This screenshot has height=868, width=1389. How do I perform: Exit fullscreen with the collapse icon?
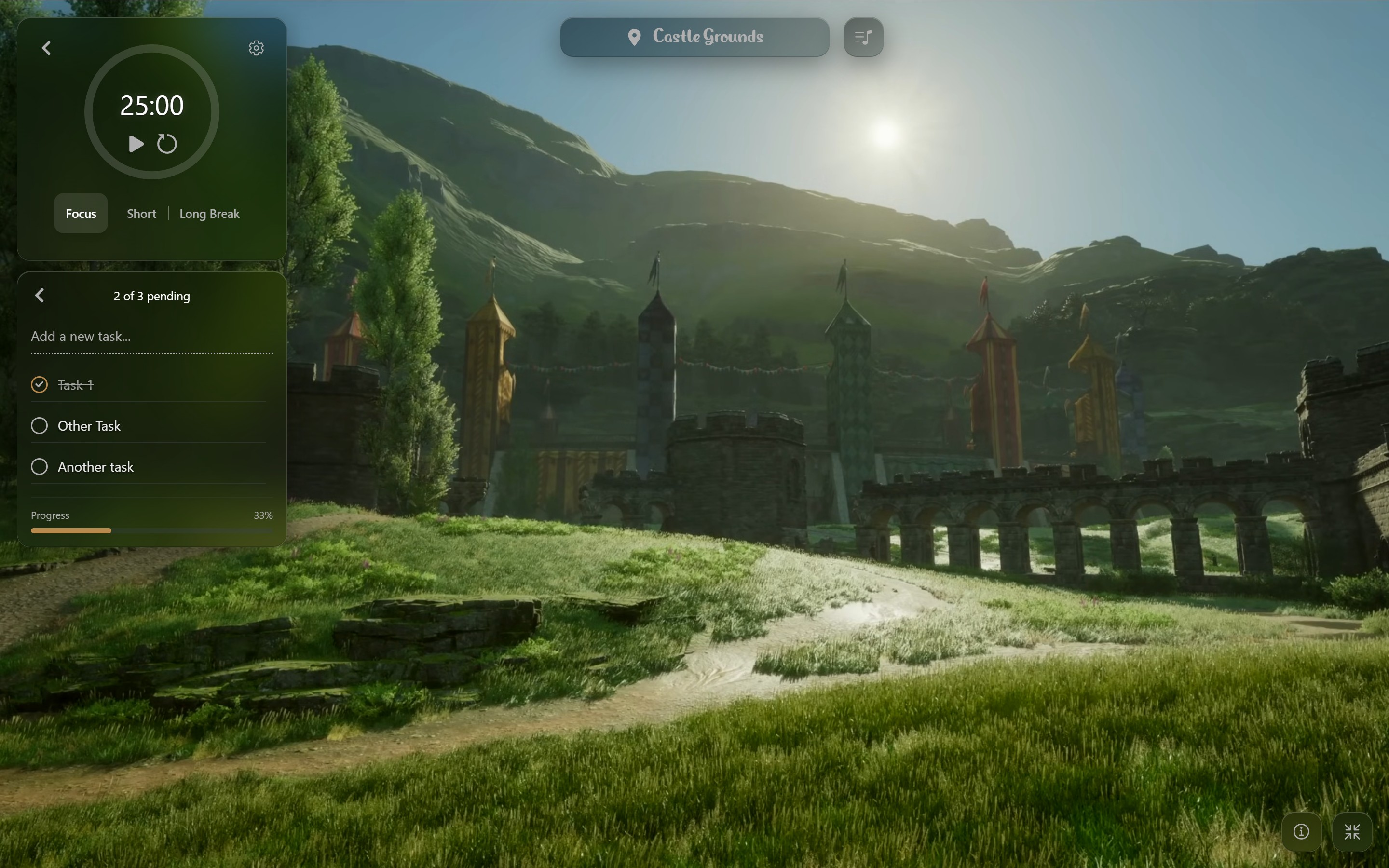click(1352, 831)
